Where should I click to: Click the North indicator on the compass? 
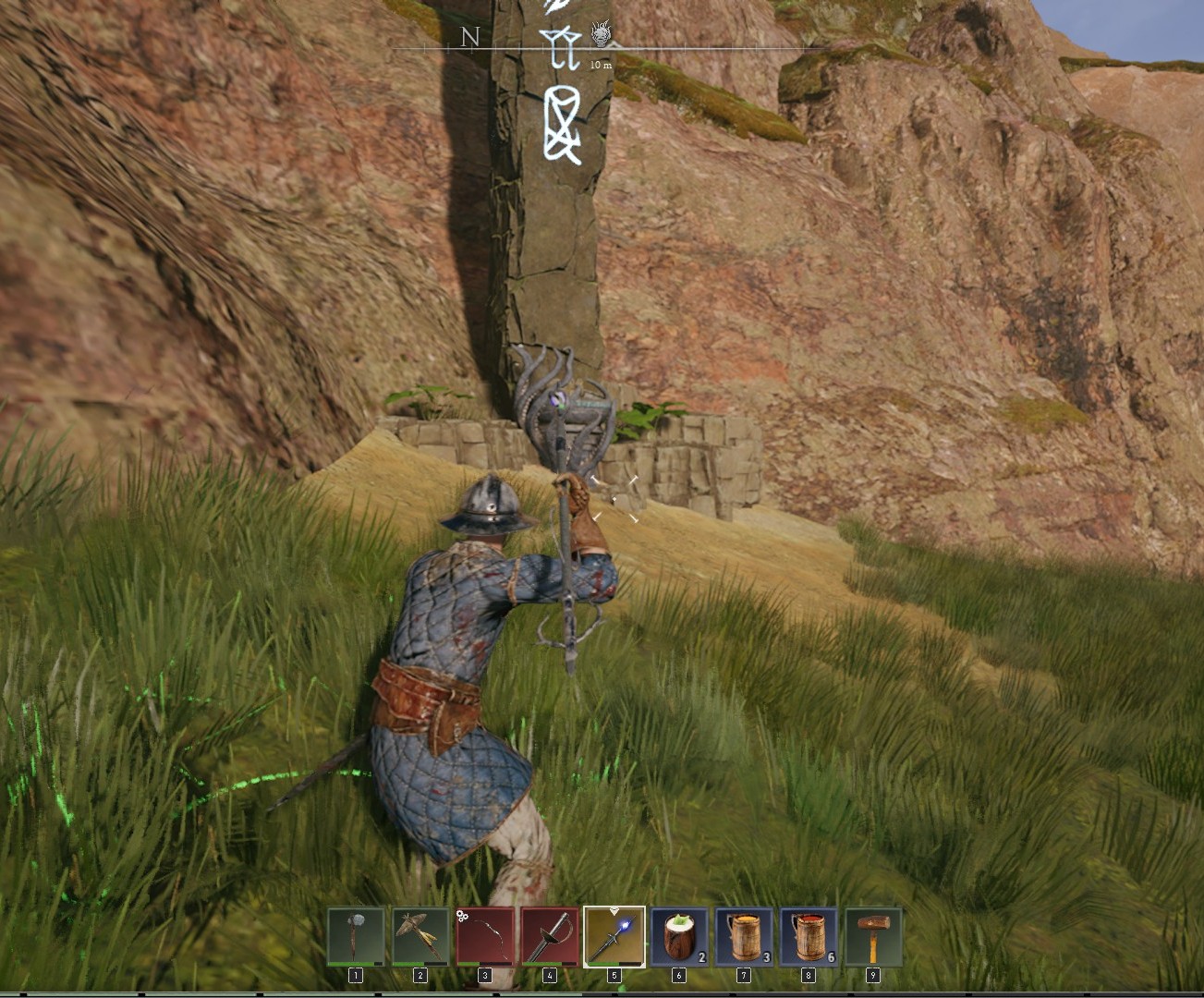pos(470,37)
